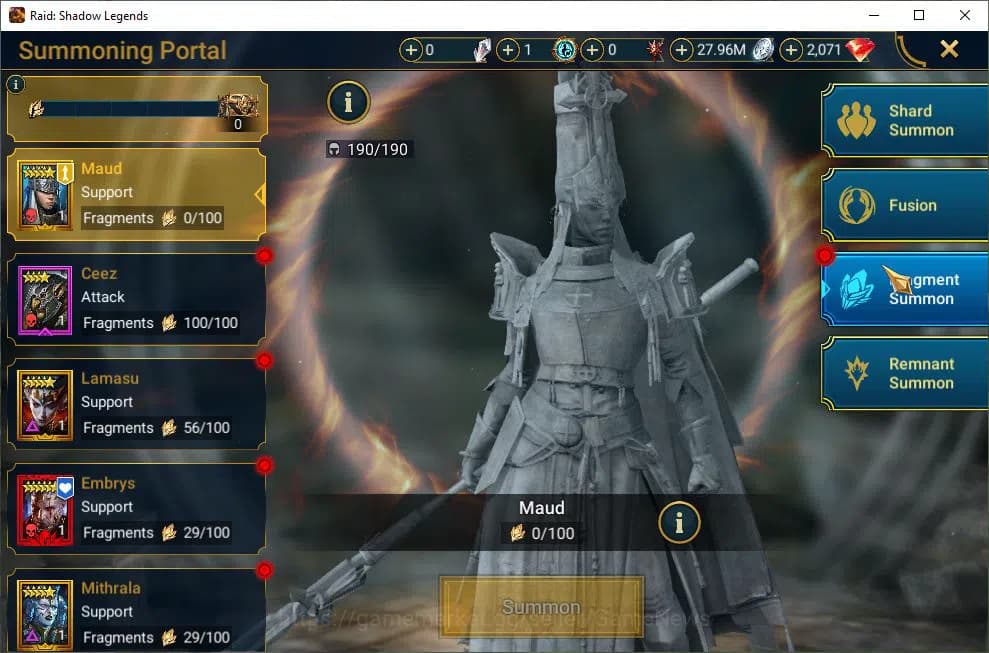
Task: Add more gems with the plus button
Action: (791, 50)
